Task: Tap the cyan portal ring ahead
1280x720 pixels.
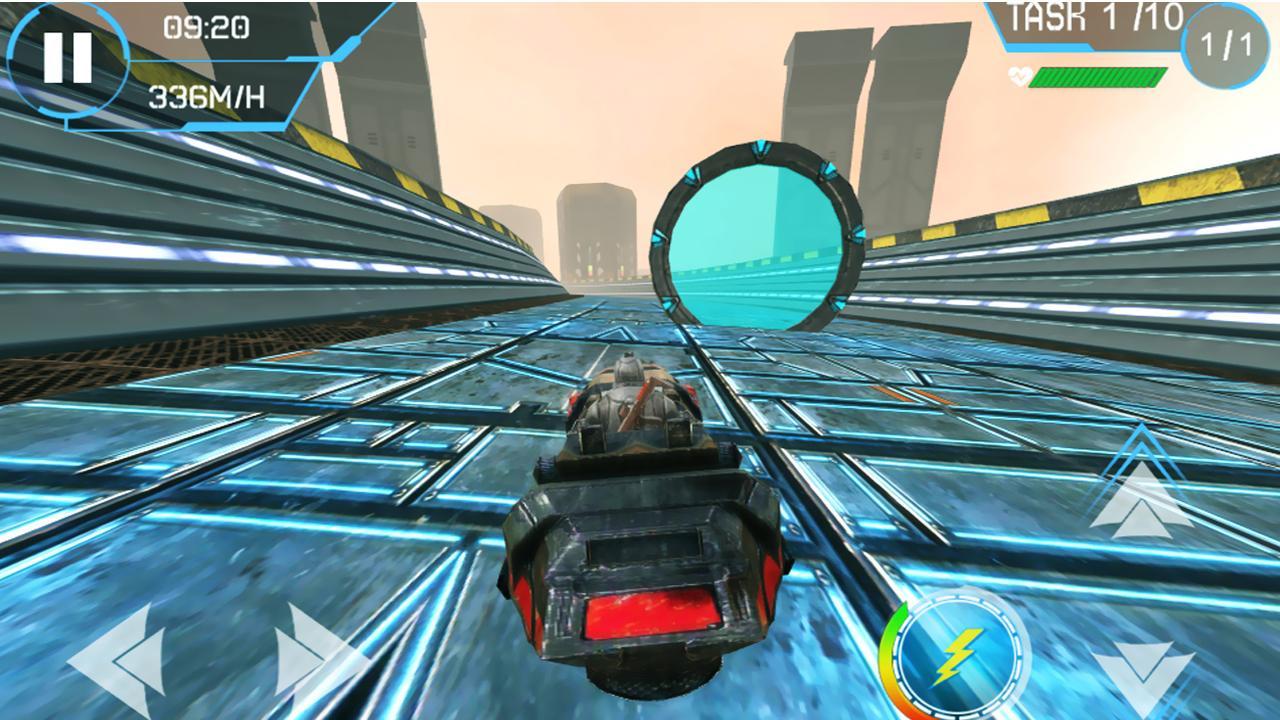Action: pyautogui.click(x=755, y=230)
